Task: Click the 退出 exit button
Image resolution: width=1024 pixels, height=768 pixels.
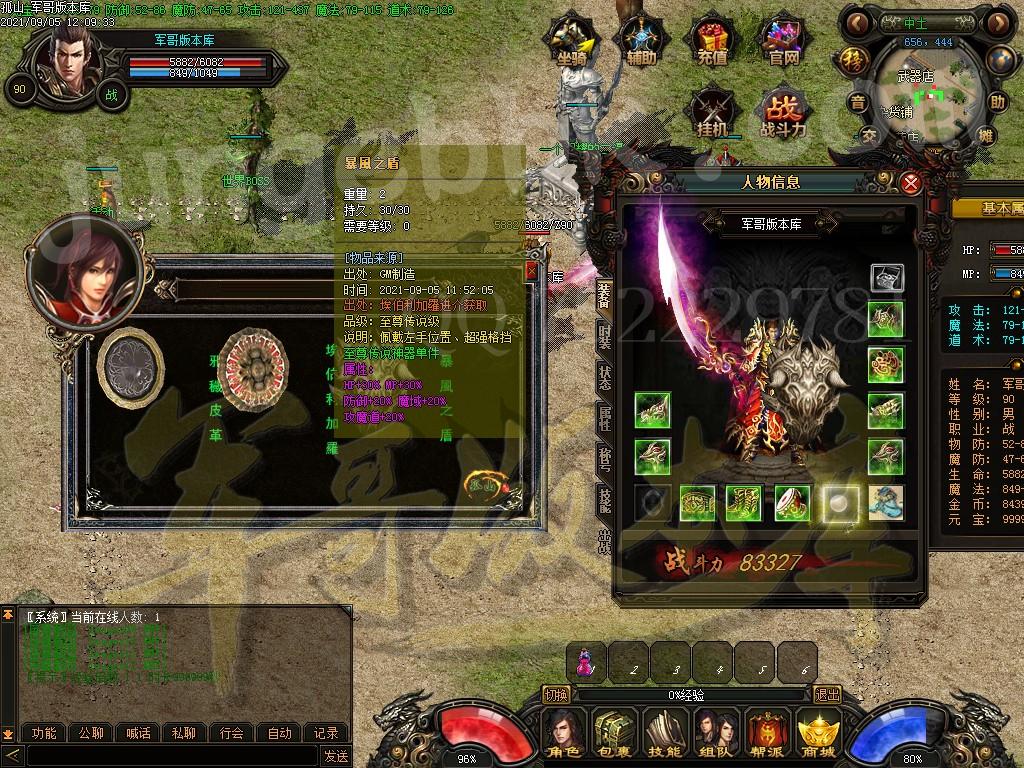Action: 828,695
